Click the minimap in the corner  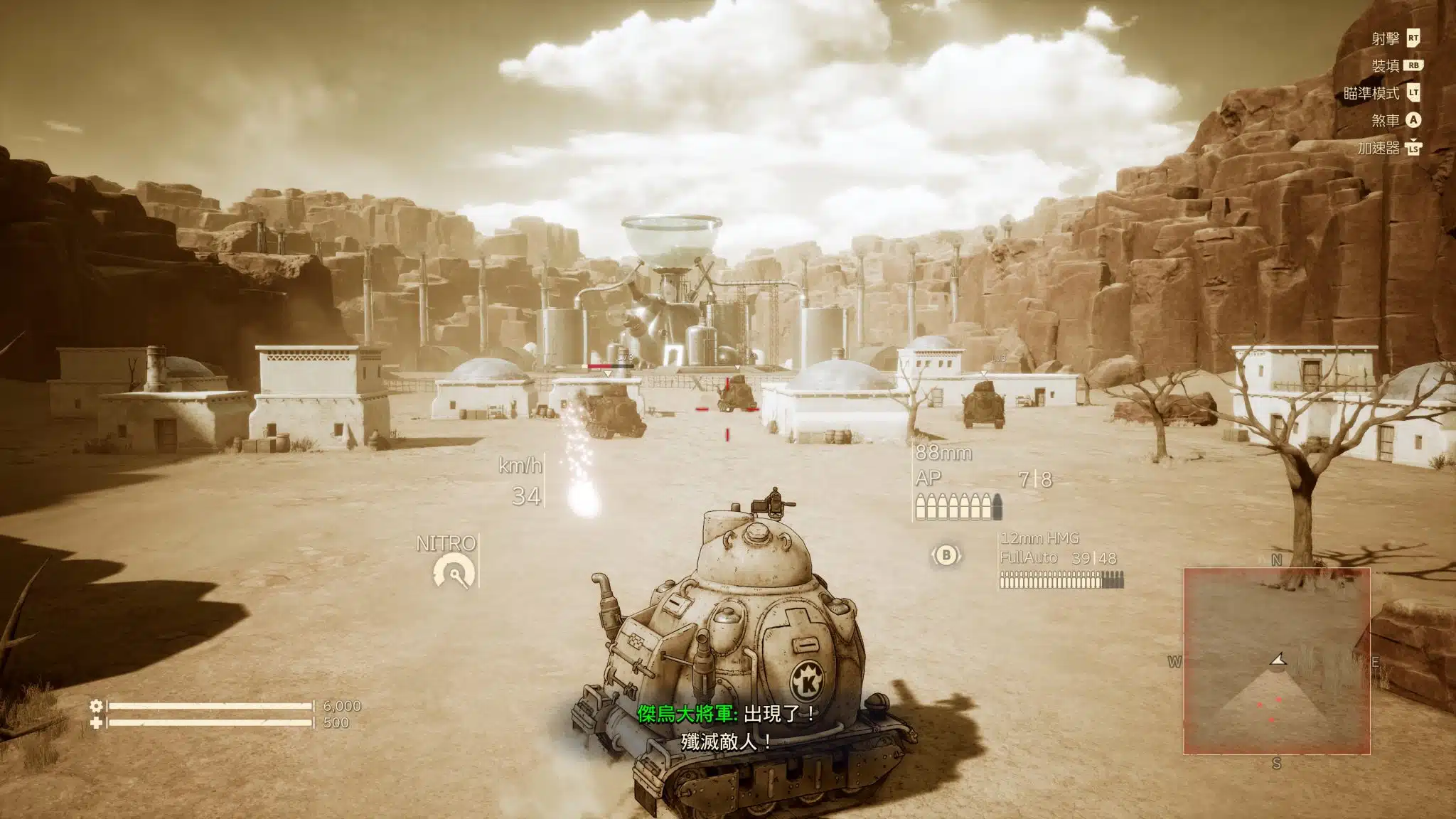[1276, 661]
